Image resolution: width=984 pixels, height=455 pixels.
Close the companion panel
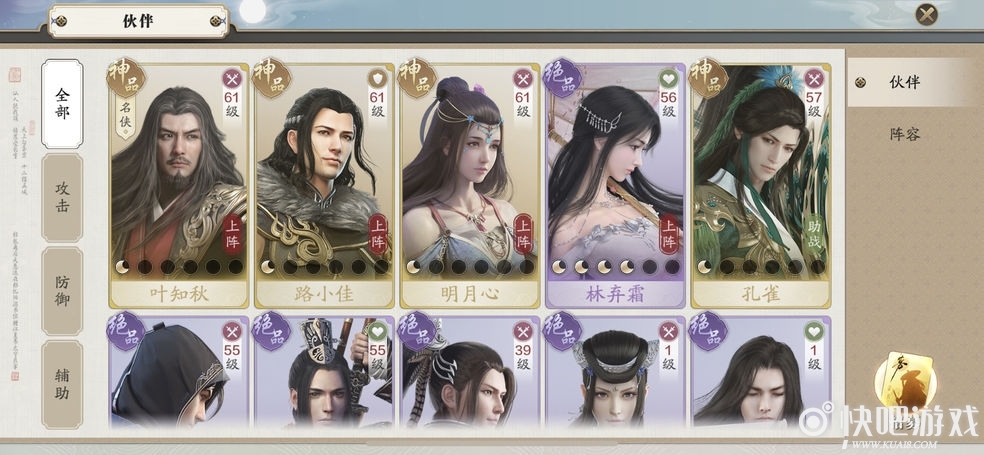927,14
